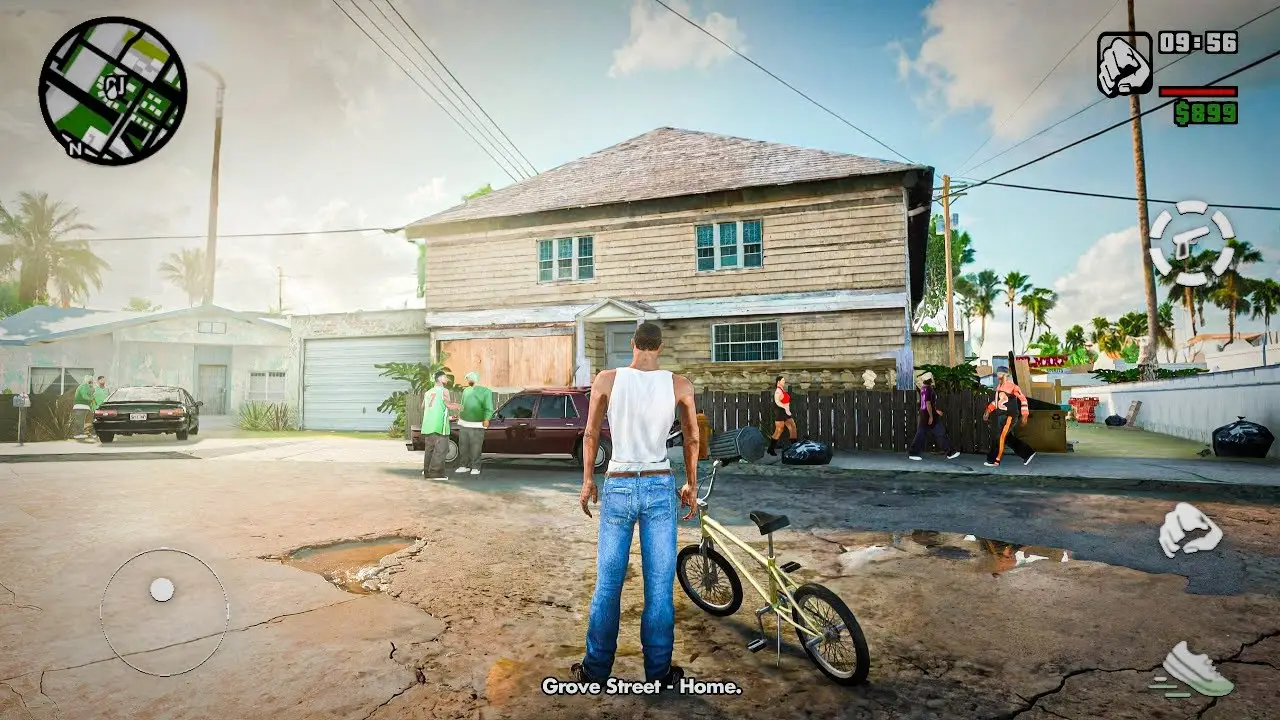
Task: Activate the pistol aim target button
Action: click(1191, 243)
